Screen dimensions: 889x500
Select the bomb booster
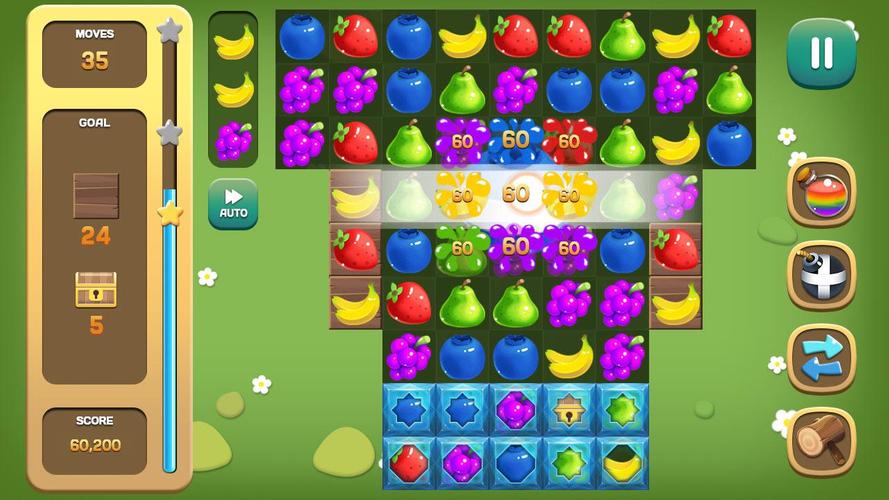pyautogui.click(x=822, y=275)
